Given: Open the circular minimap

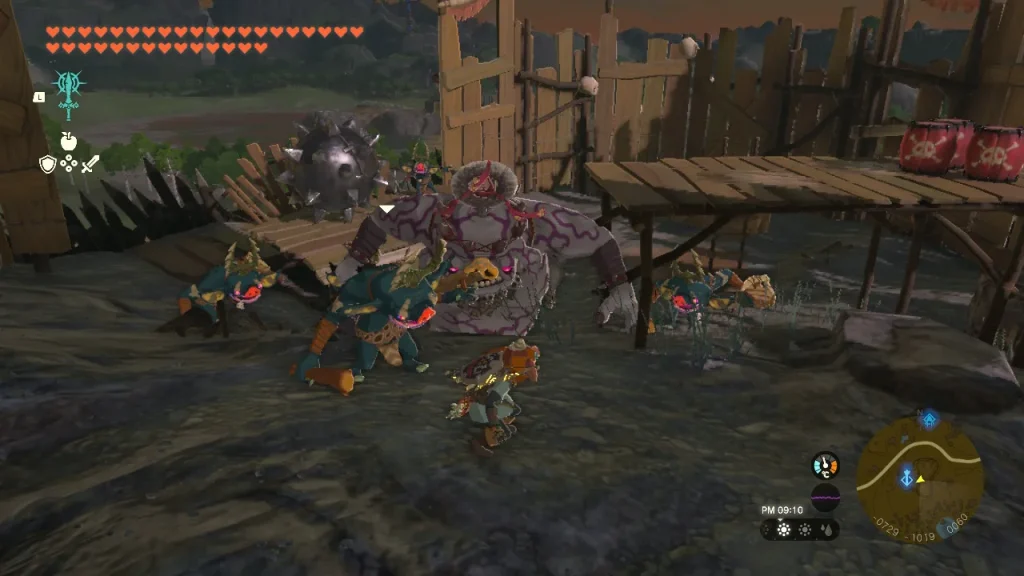Looking at the screenshot, I should (x=919, y=478).
